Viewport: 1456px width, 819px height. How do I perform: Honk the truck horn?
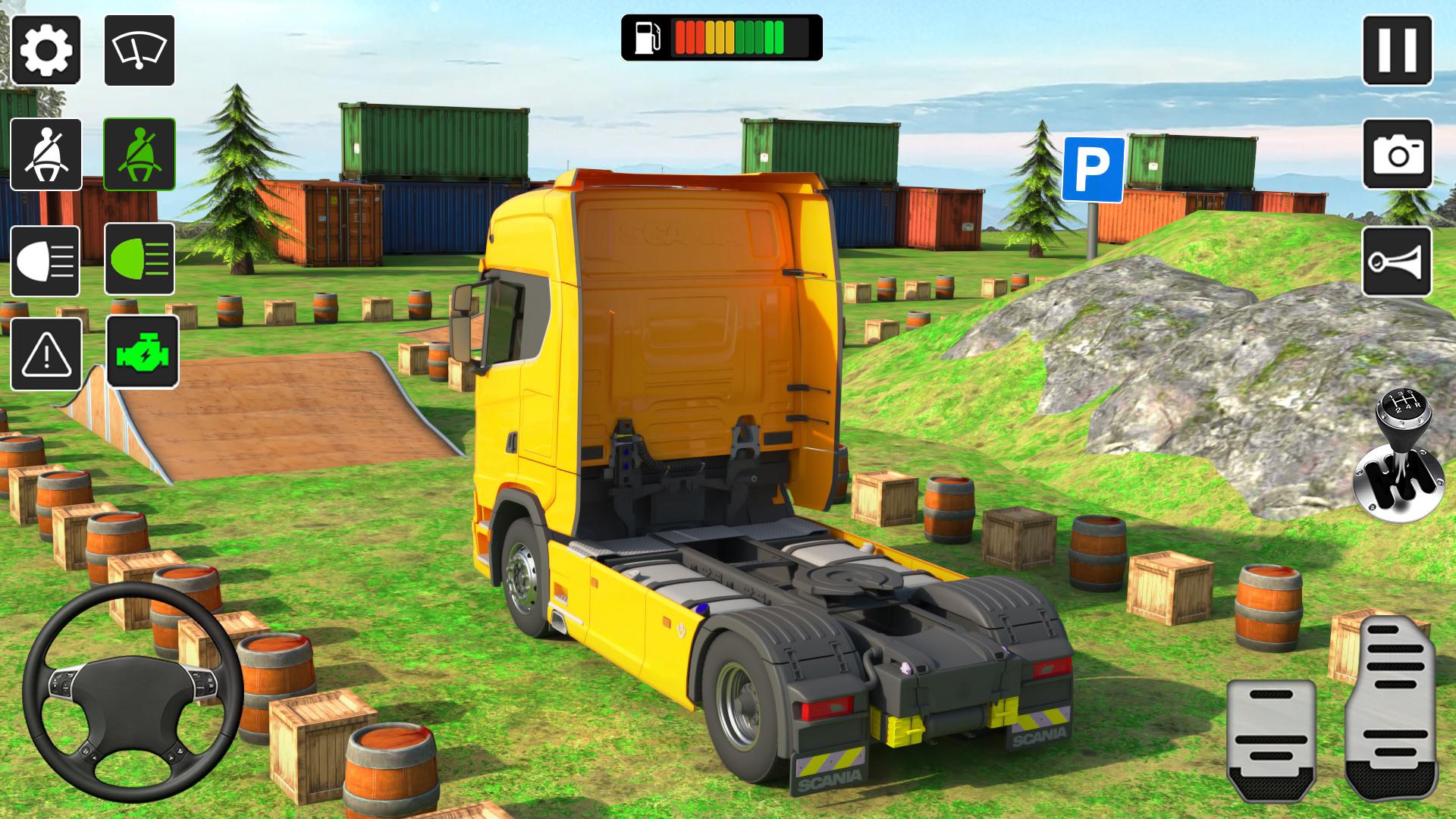1397,262
